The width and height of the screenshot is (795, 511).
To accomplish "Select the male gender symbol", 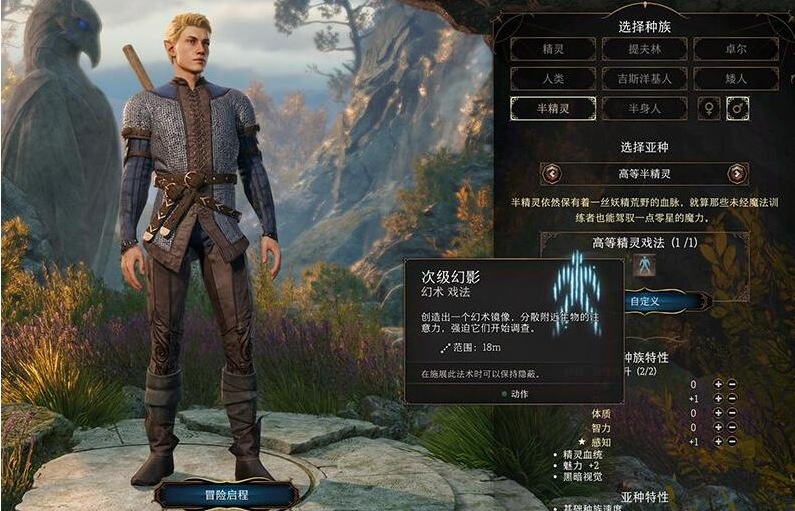I will 738,108.
